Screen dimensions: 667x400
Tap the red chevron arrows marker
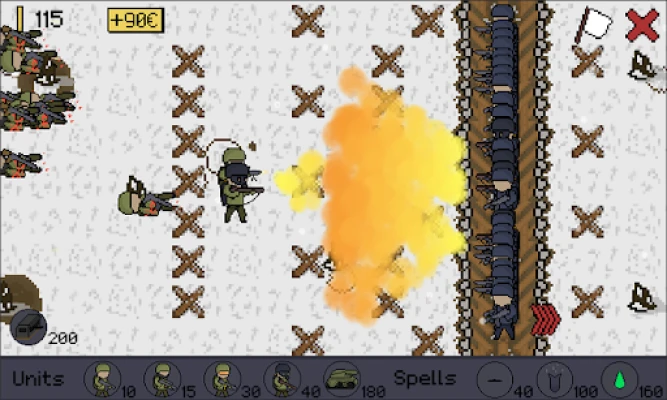click(544, 319)
